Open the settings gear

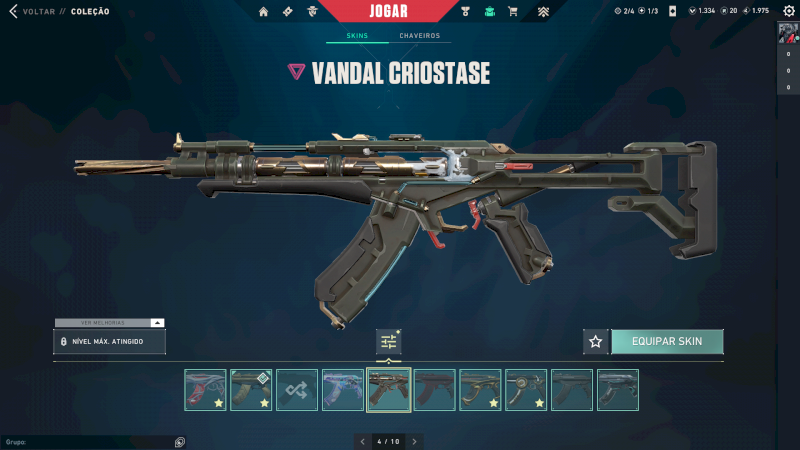786,11
